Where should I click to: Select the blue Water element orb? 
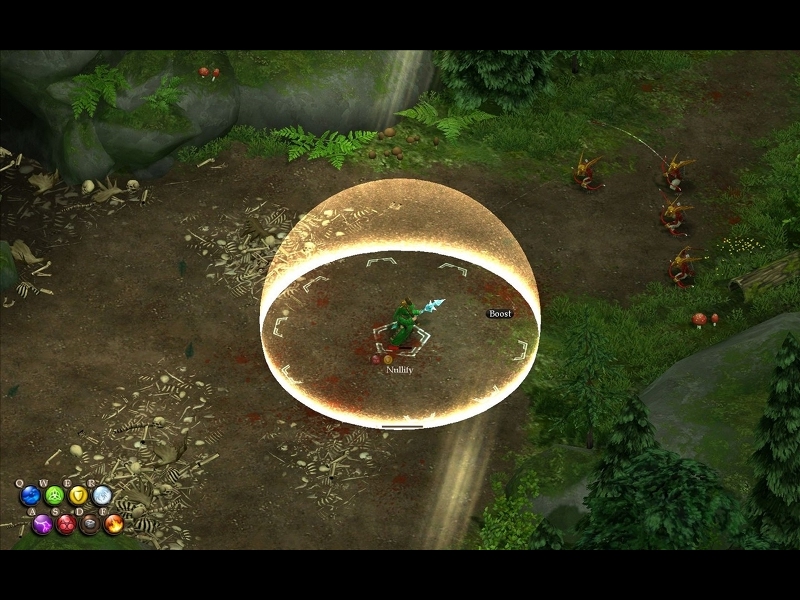click(31, 495)
